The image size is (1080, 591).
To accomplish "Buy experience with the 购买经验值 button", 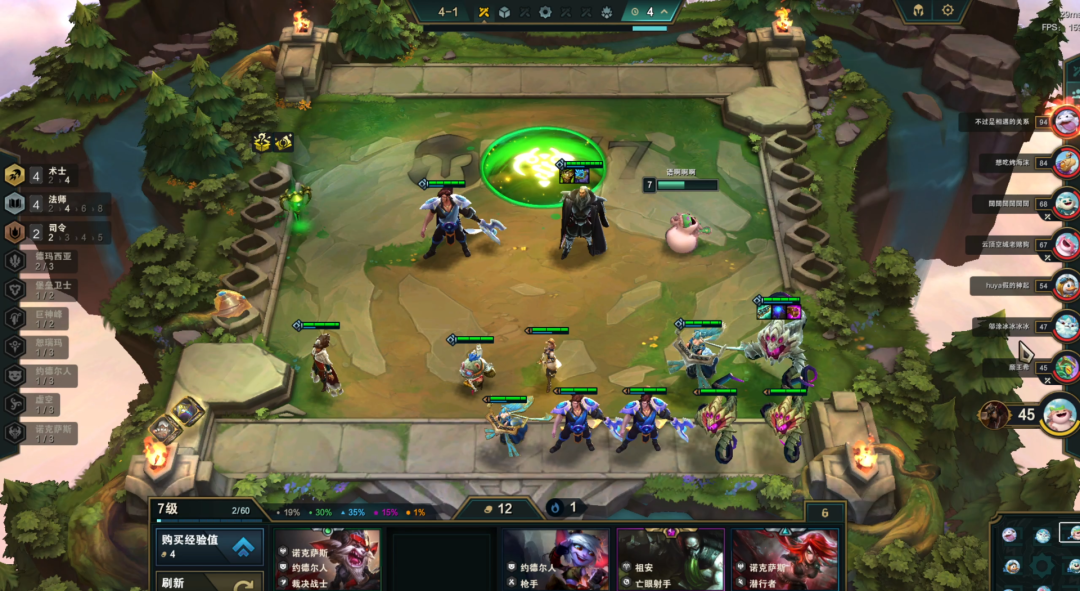I will click(x=210, y=546).
